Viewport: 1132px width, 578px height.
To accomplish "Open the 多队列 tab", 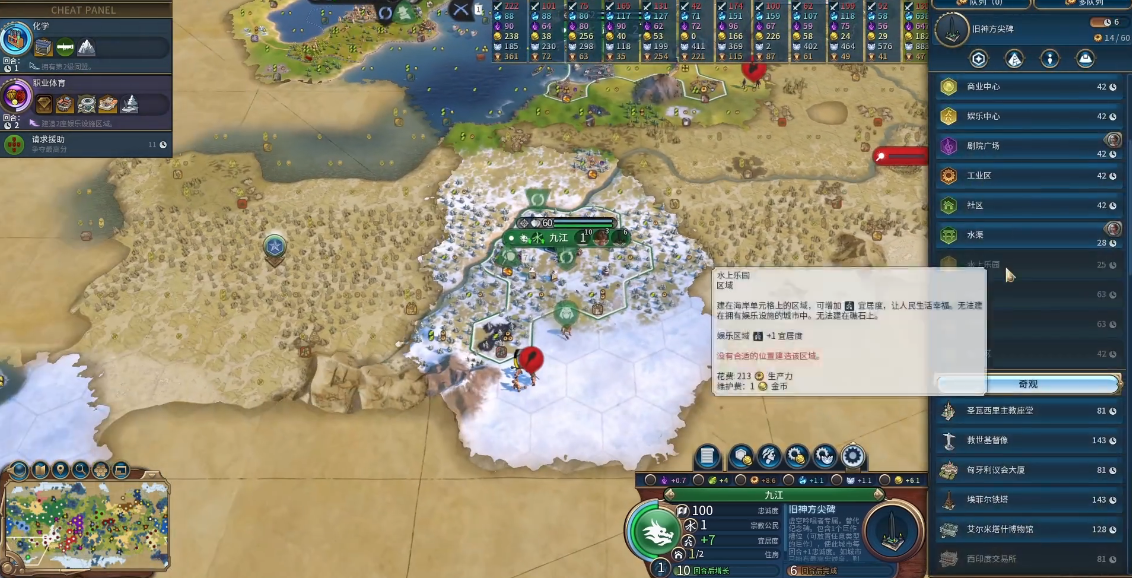I will click(1082, 4).
